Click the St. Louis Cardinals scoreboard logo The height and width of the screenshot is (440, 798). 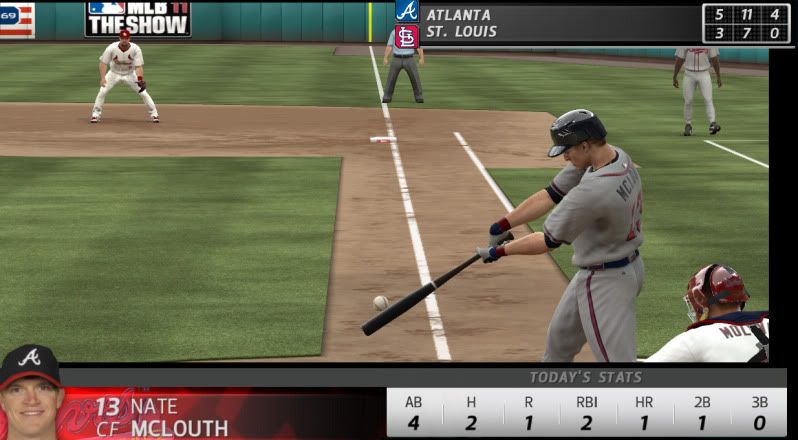(407, 36)
